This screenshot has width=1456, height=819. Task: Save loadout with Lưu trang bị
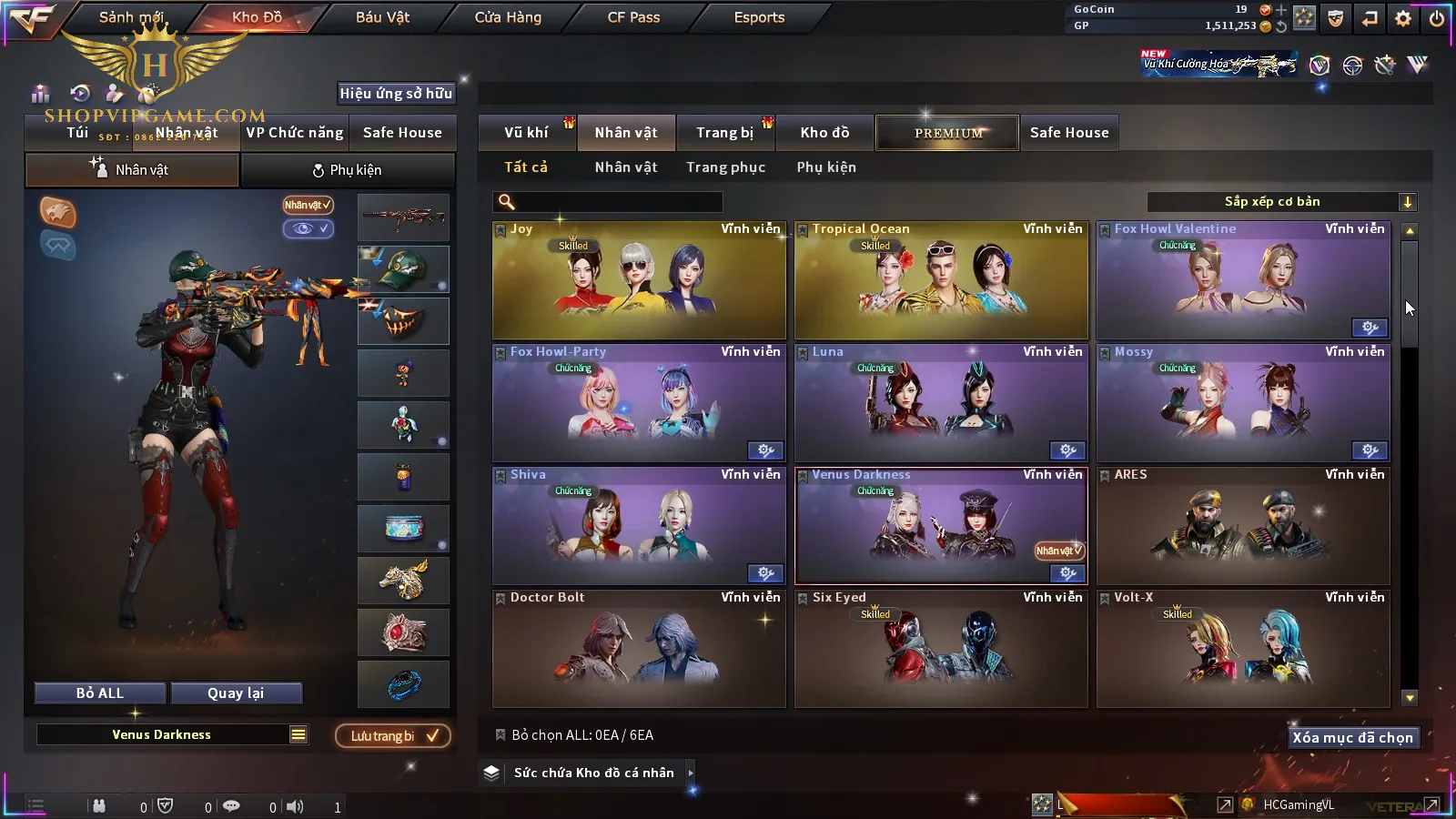pos(393,735)
